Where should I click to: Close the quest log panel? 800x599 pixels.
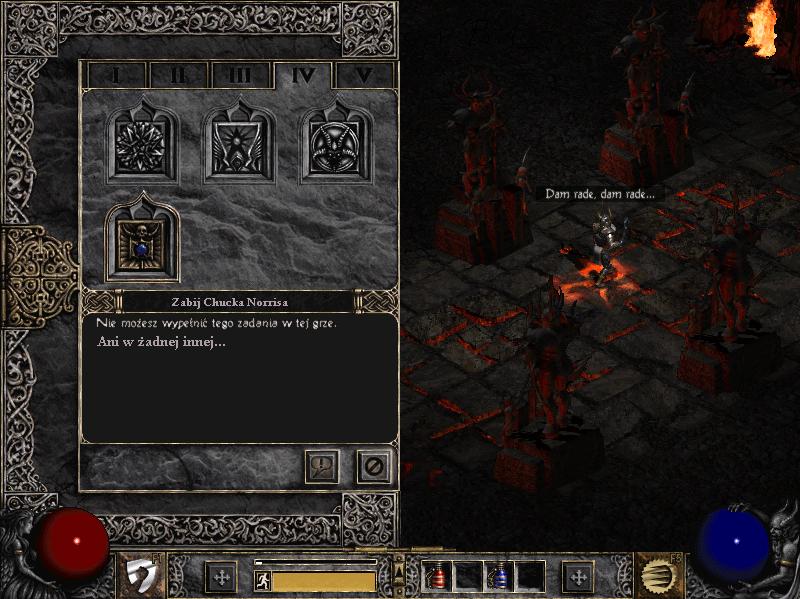pos(374,466)
